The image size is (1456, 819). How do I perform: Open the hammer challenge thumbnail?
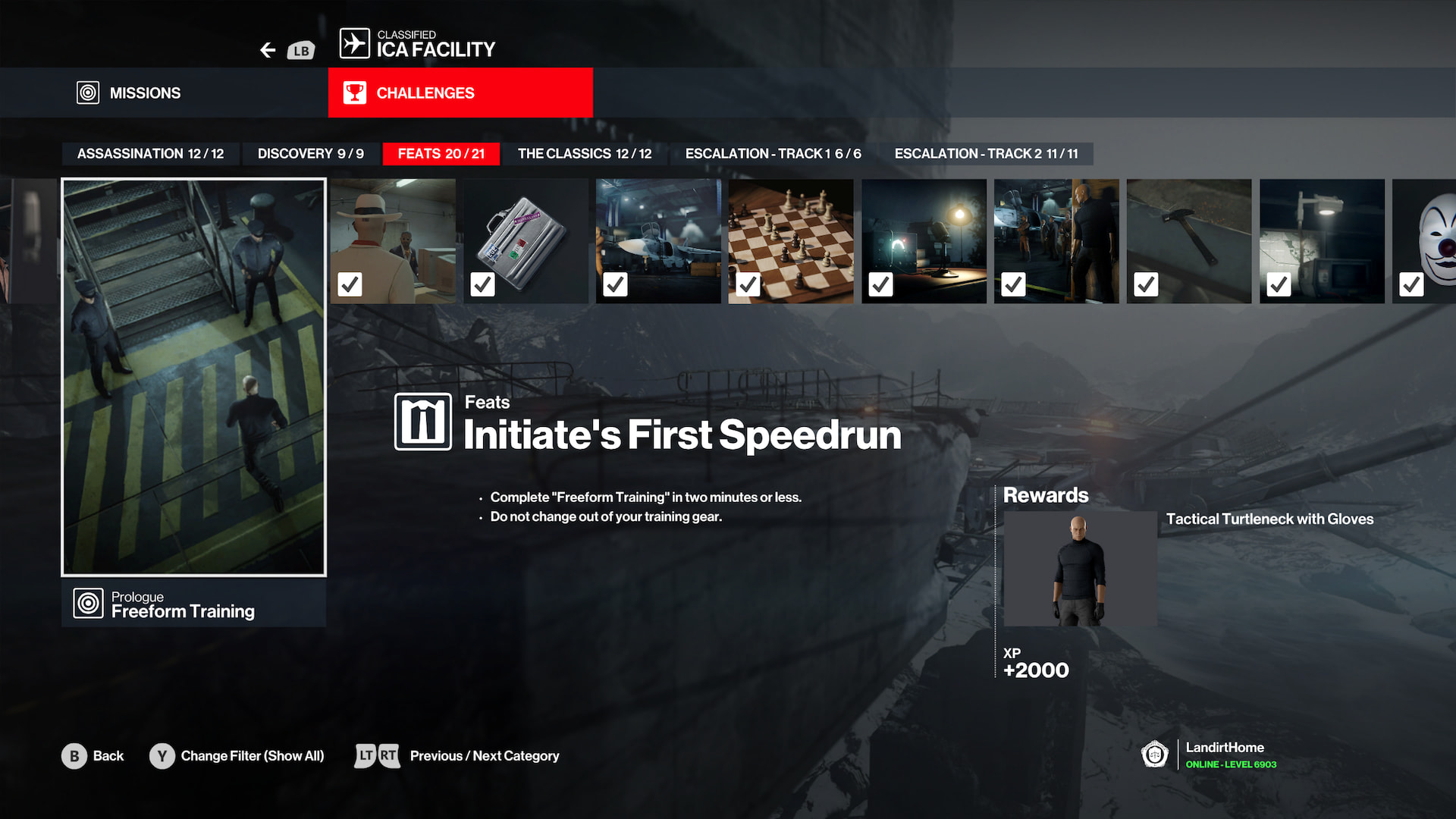point(1188,241)
